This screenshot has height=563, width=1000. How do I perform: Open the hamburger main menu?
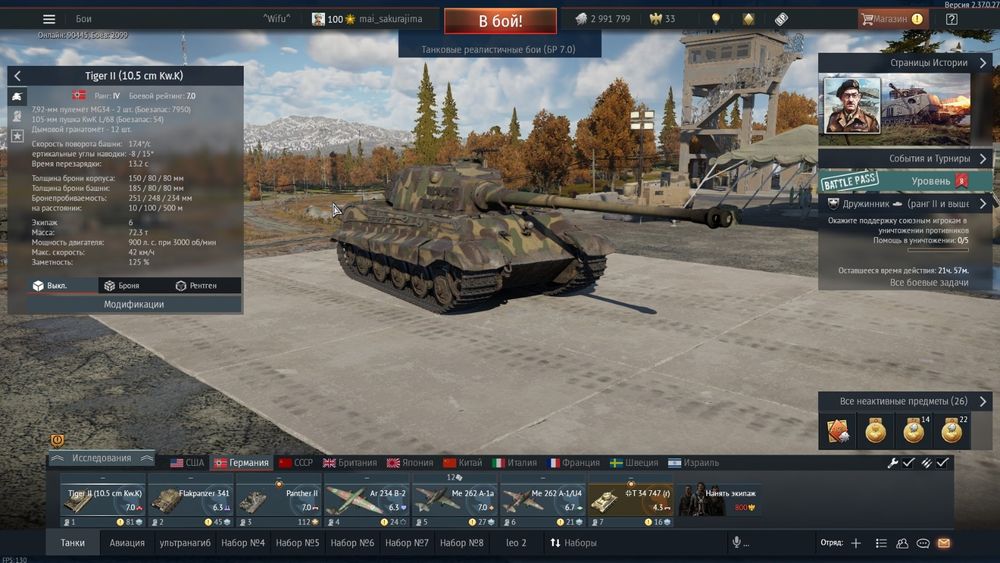tap(50, 19)
